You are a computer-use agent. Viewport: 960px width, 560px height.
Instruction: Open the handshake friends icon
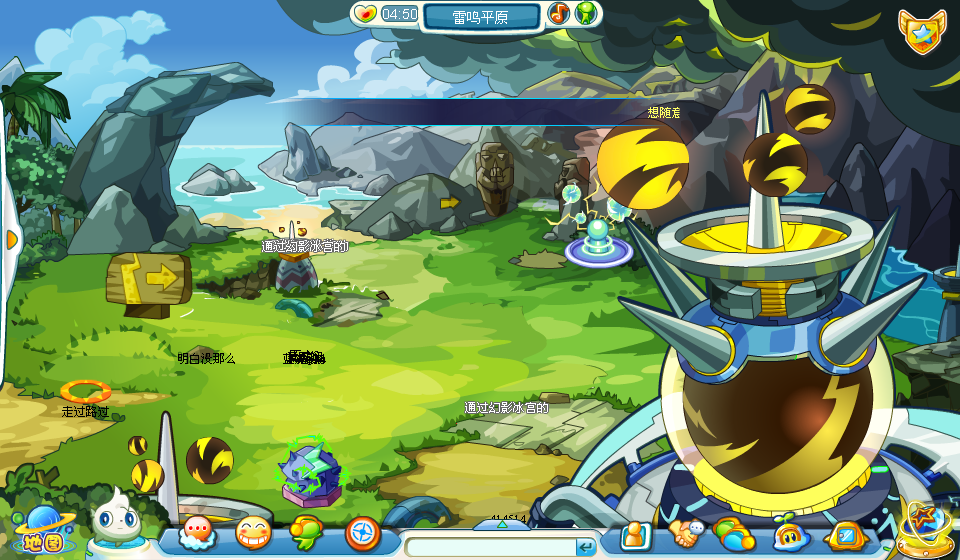pos(686,534)
